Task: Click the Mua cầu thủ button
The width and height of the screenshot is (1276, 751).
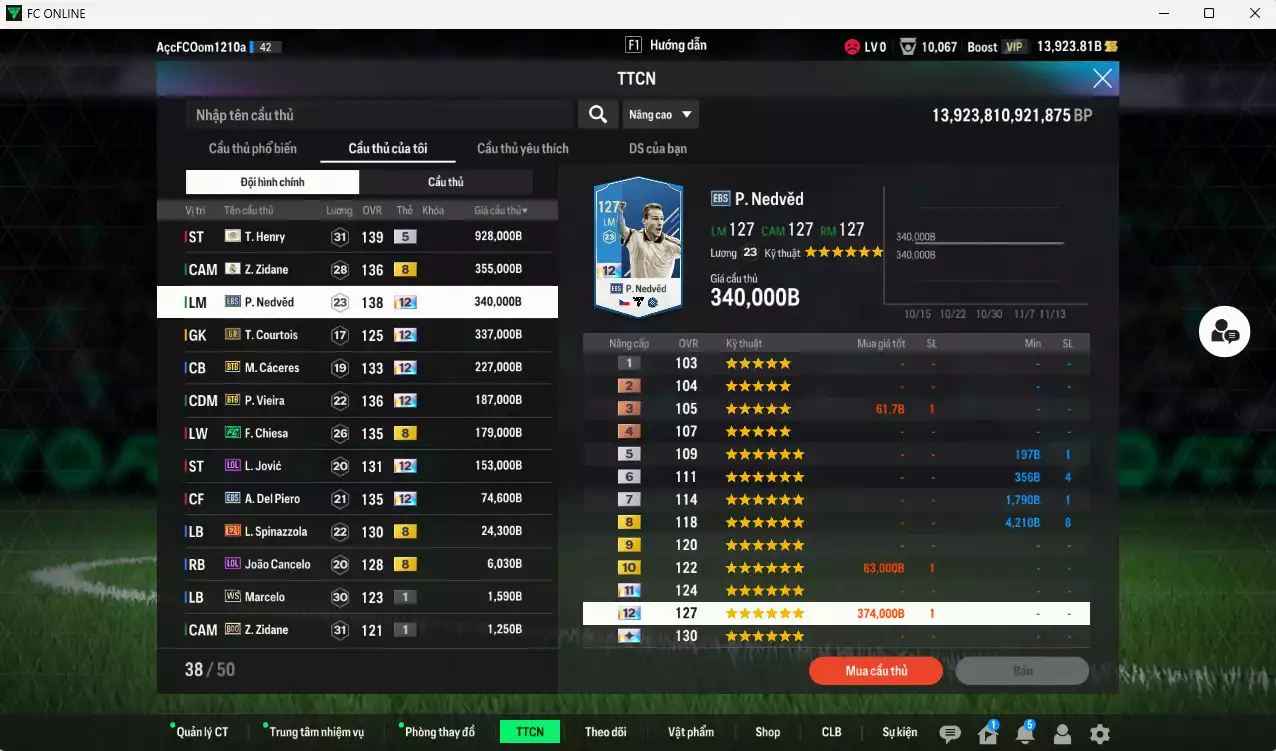Action: pos(876,671)
